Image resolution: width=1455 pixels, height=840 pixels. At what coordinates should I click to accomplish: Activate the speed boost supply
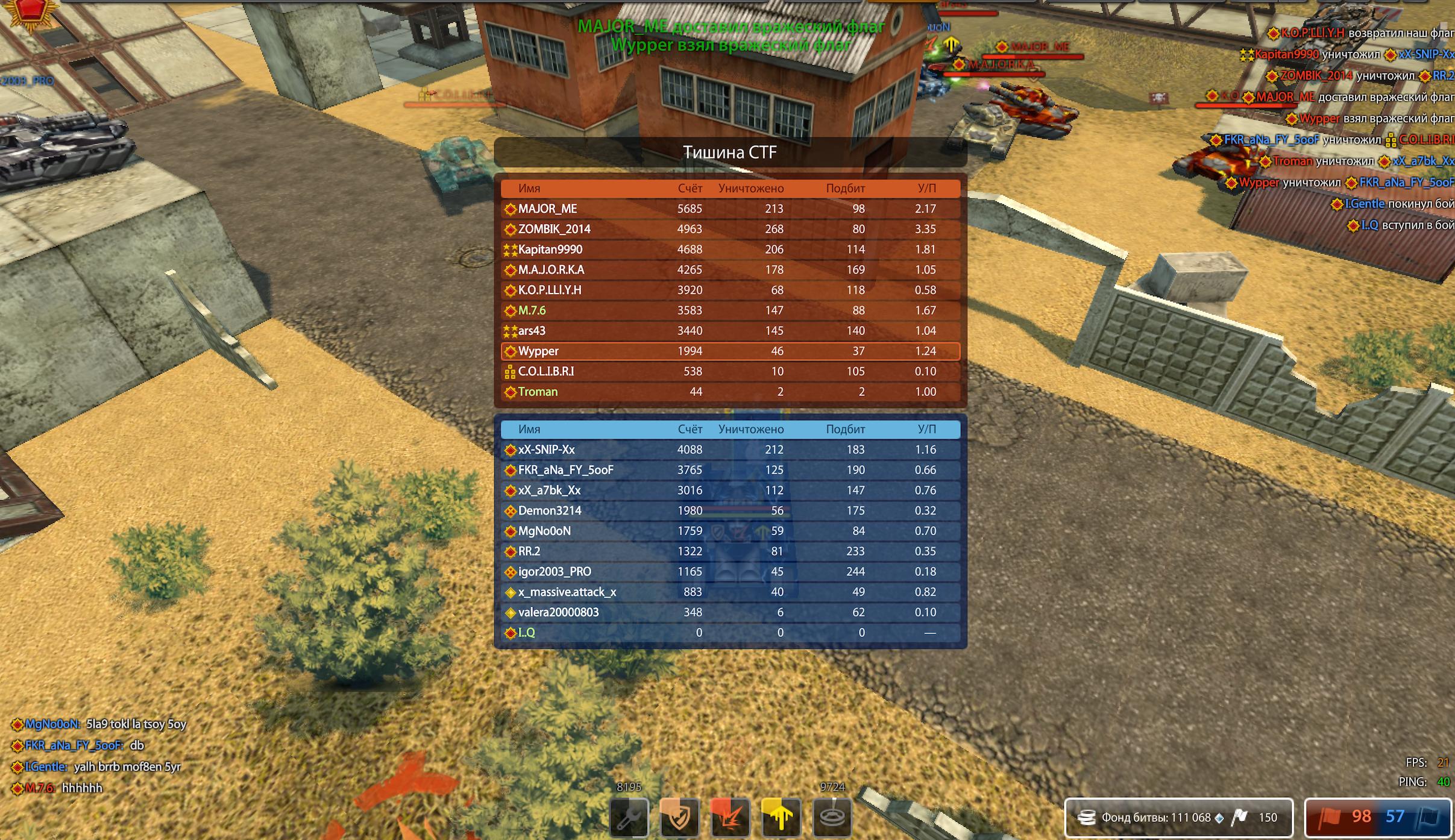coord(782,818)
